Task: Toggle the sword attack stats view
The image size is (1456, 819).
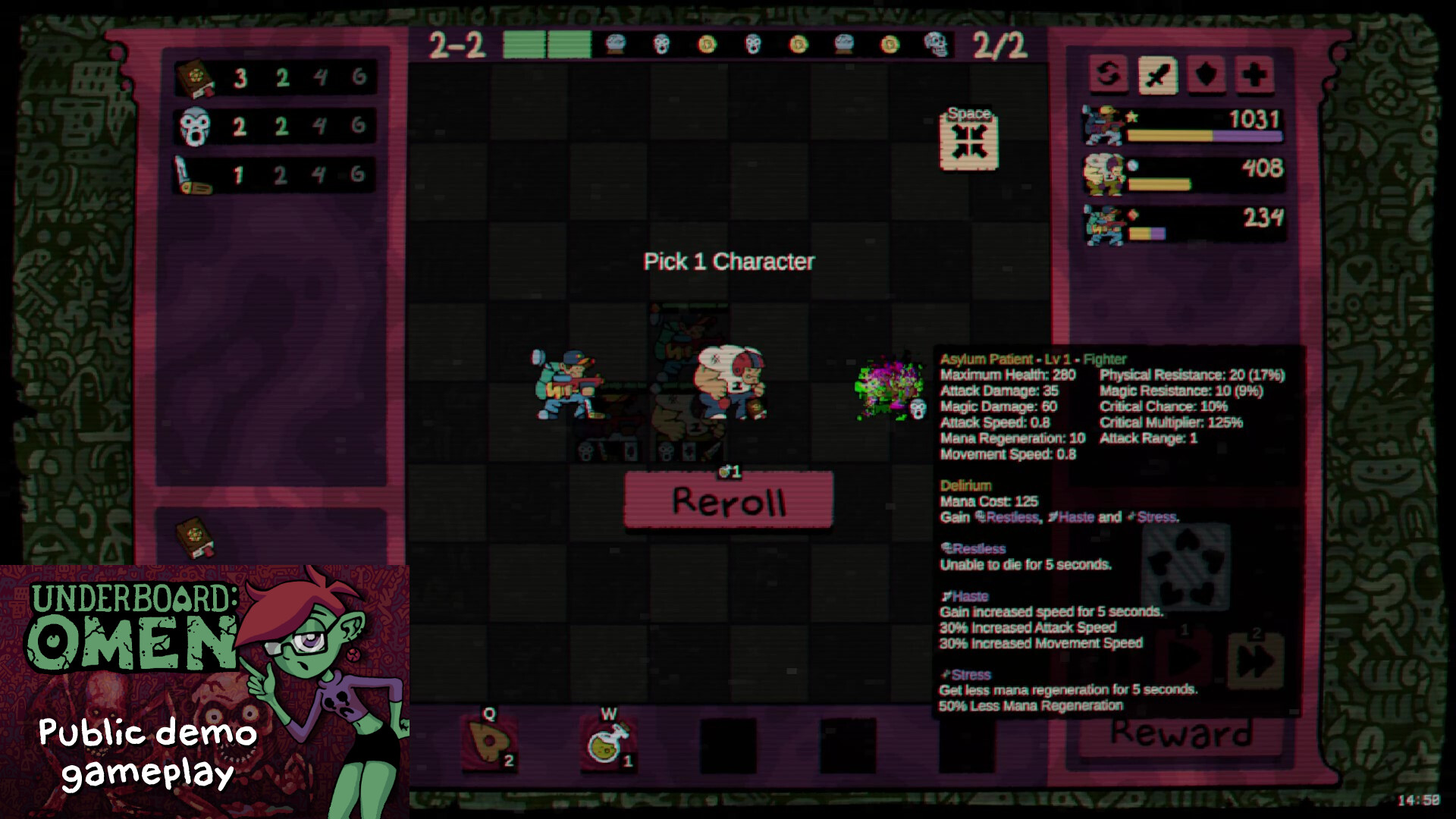Action: [x=1156, y=75]
